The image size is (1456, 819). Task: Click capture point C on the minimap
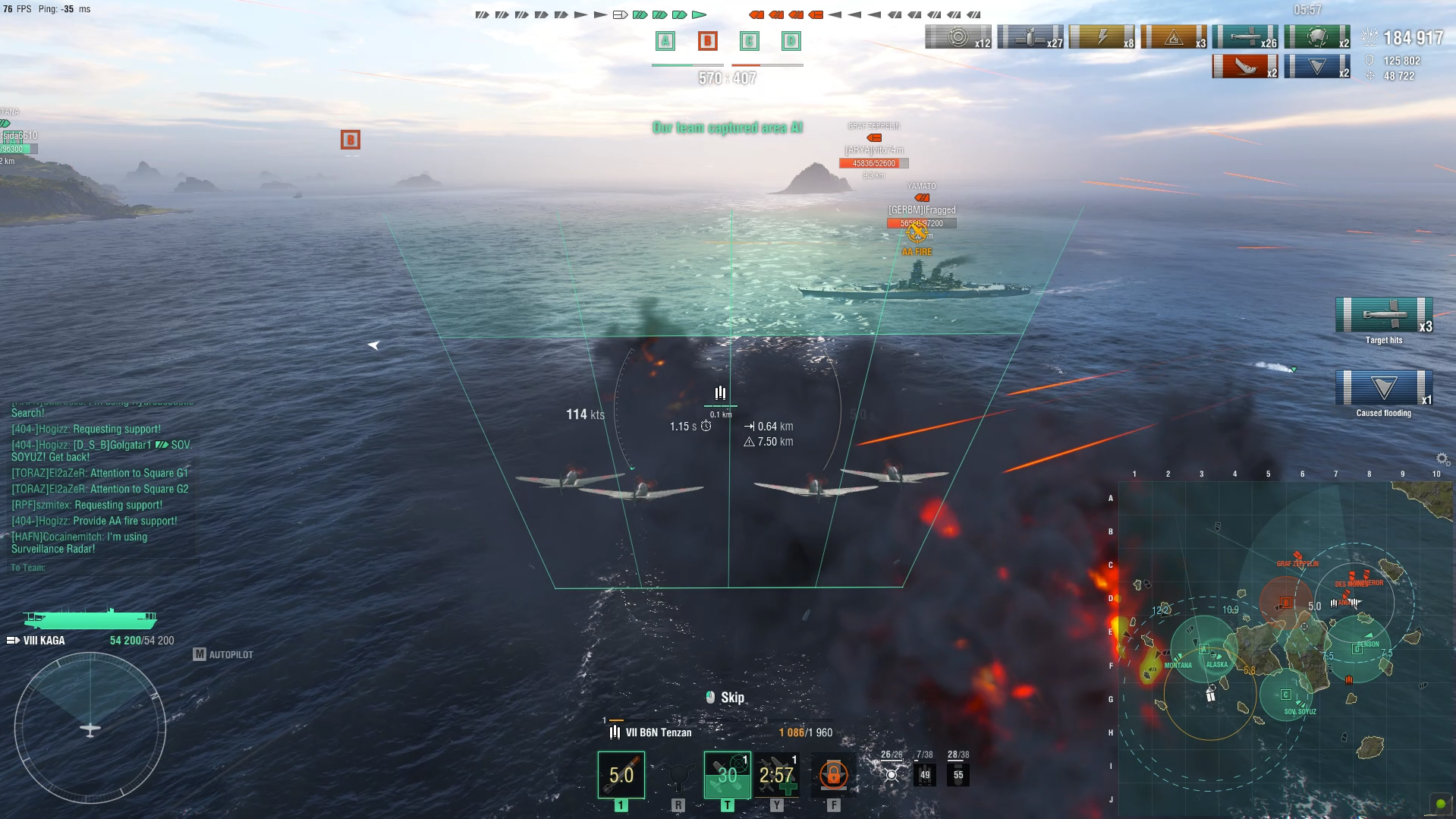tap(1285, 695)
